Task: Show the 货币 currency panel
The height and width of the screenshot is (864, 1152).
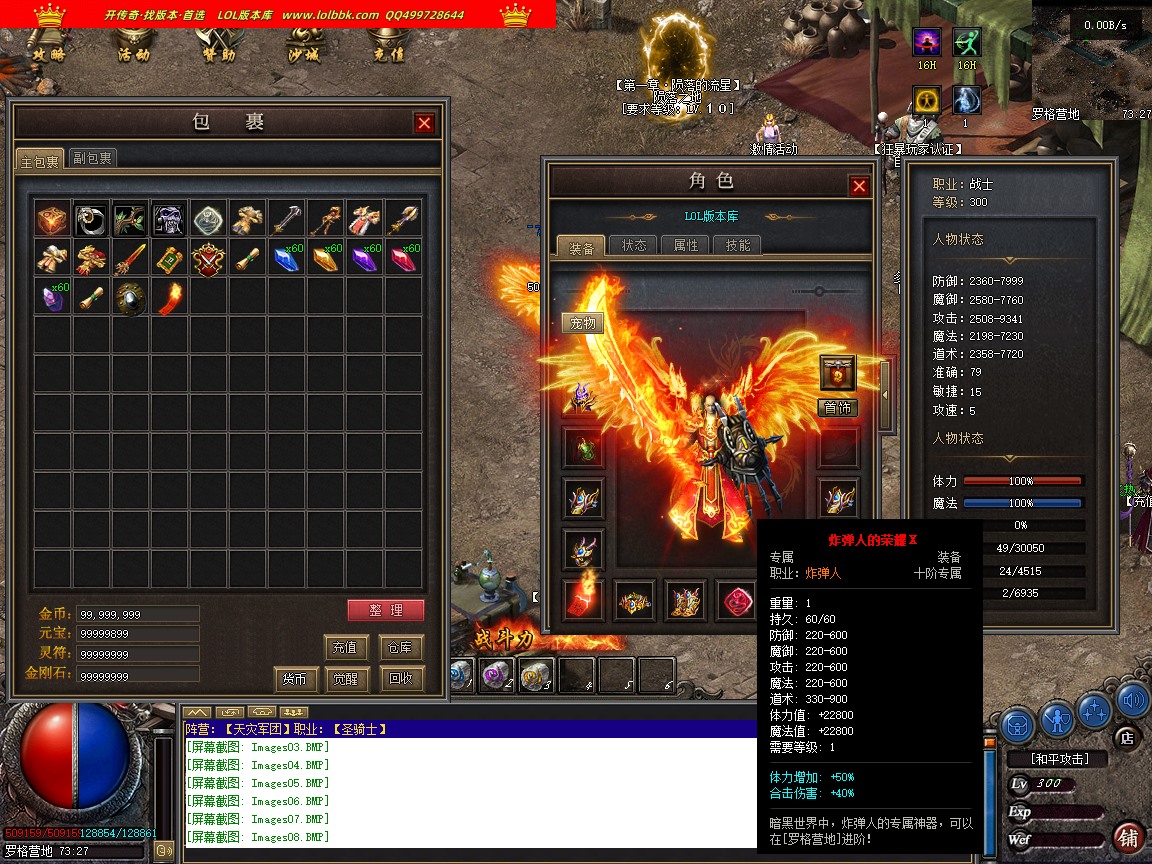Action: tap(295, 679)
